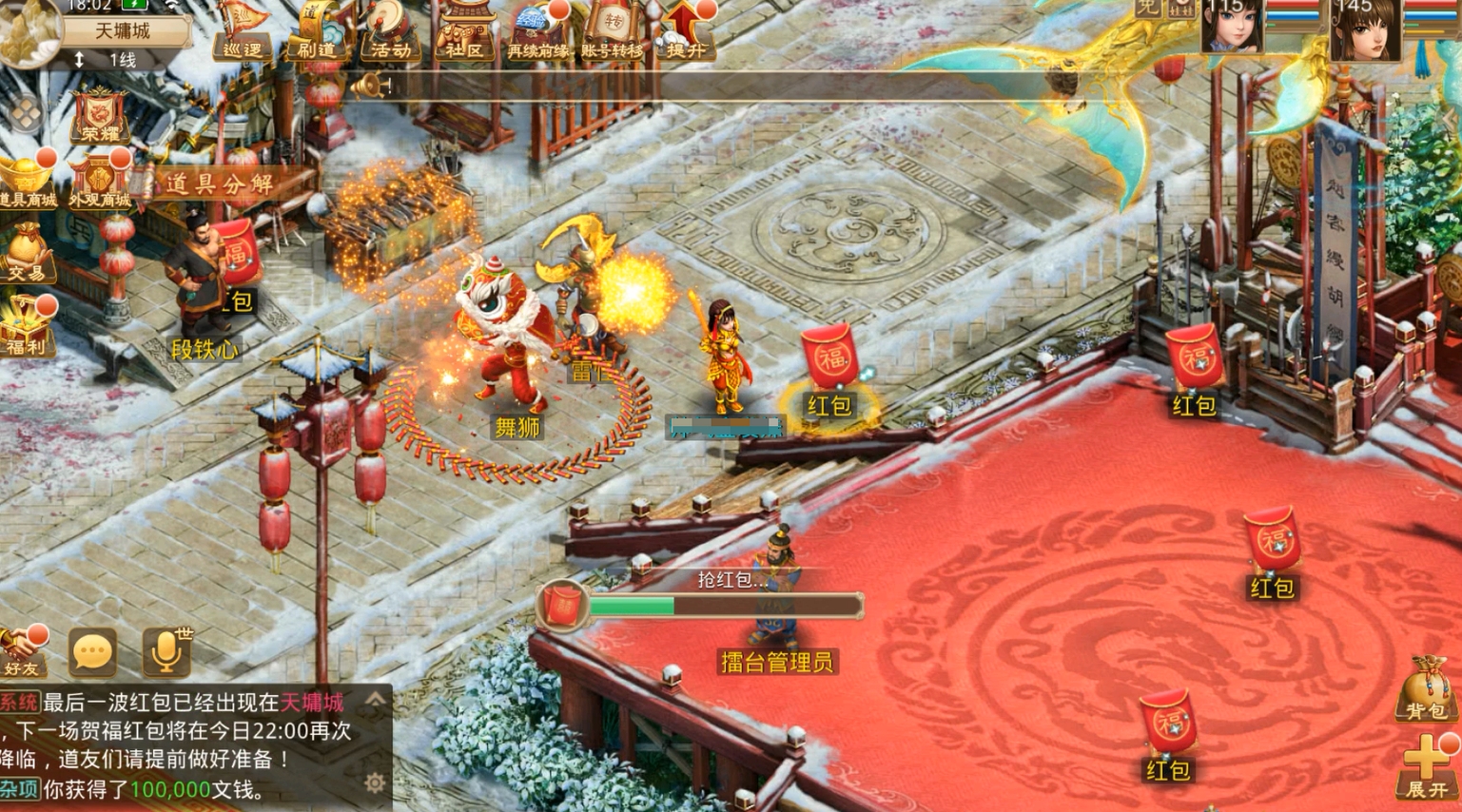Viewport: 1462px width, 812px height.
Task: Open the 外观商城 appearance shop
Action: [100, 181]
